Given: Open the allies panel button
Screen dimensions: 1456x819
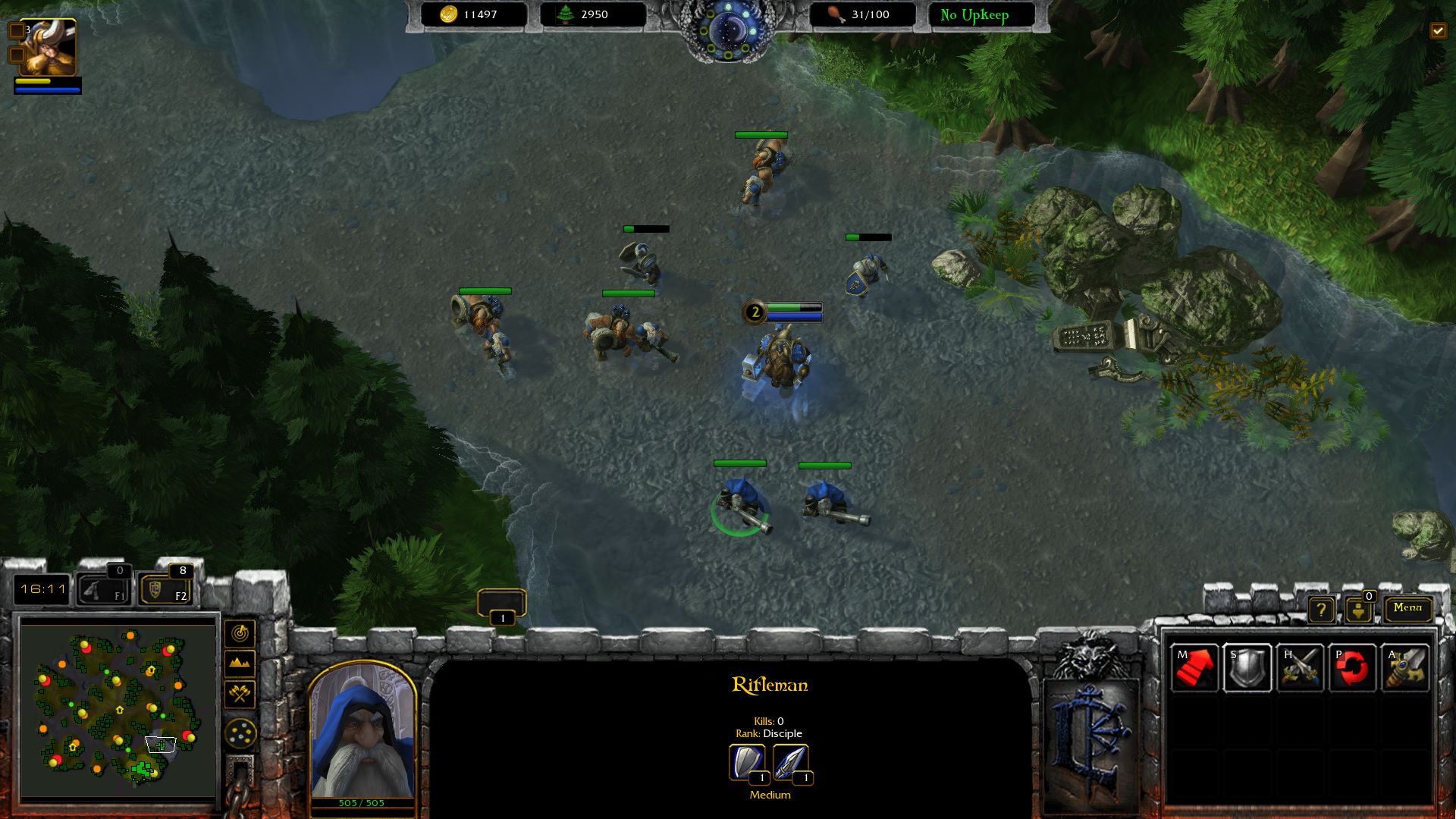Looking at the screenshot, I should [1358, 609].
